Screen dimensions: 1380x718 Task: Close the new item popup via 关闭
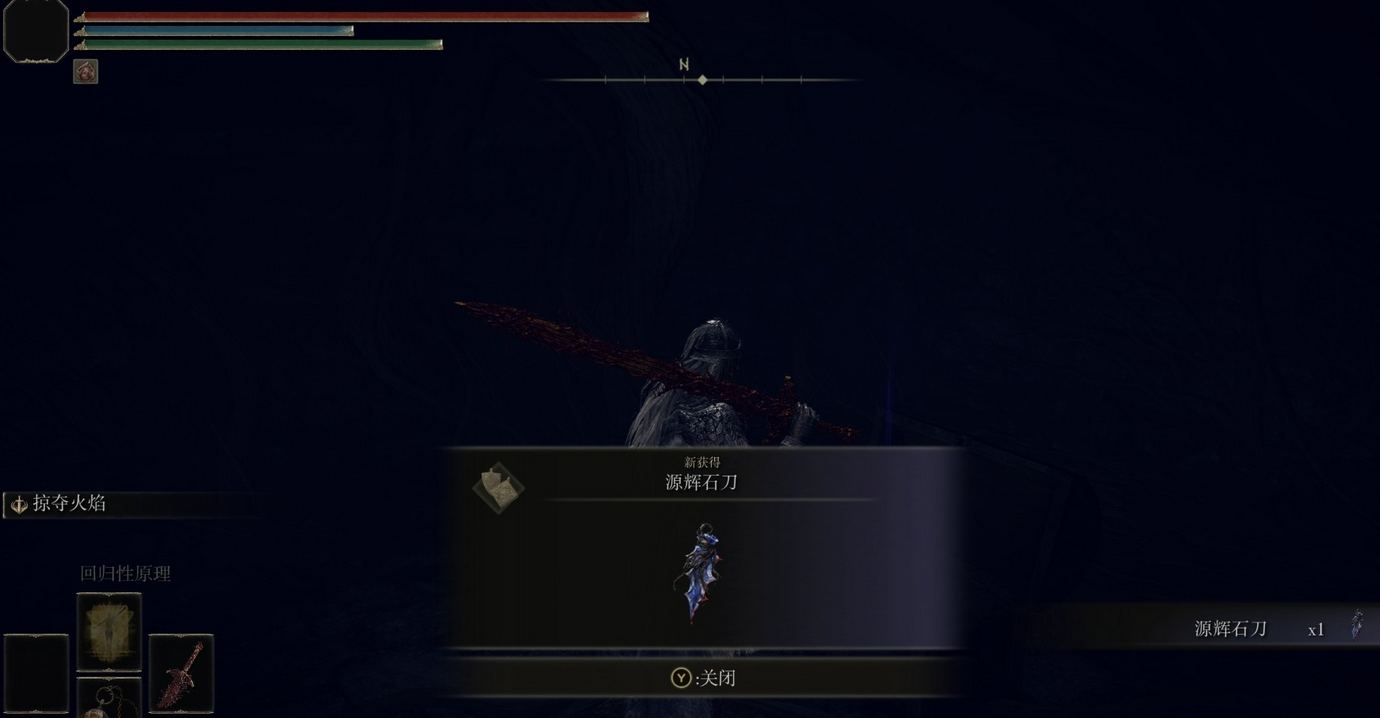click(703, 678)
